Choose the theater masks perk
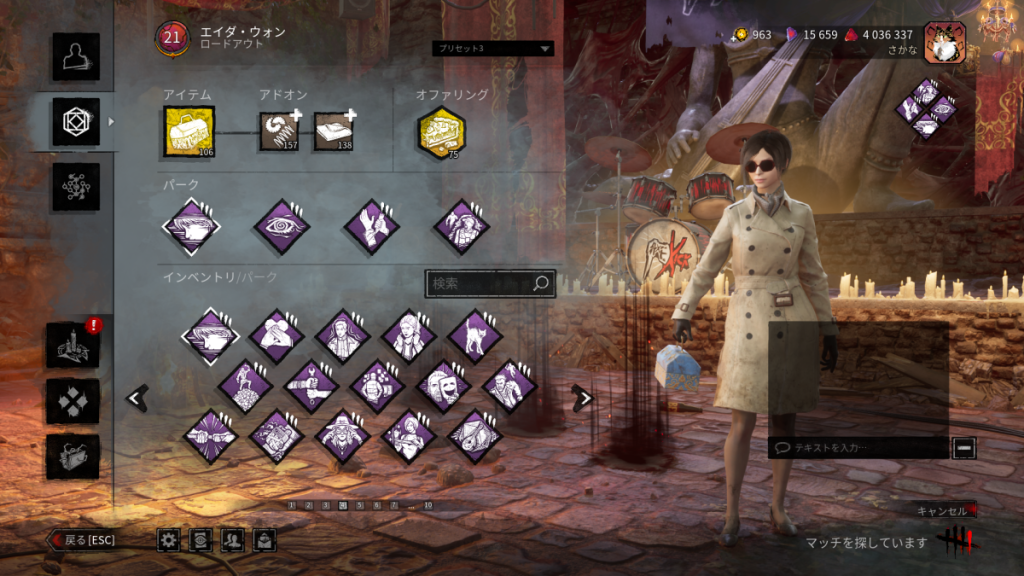Viewport: 1024px width, 576px height. coord(443,386)
